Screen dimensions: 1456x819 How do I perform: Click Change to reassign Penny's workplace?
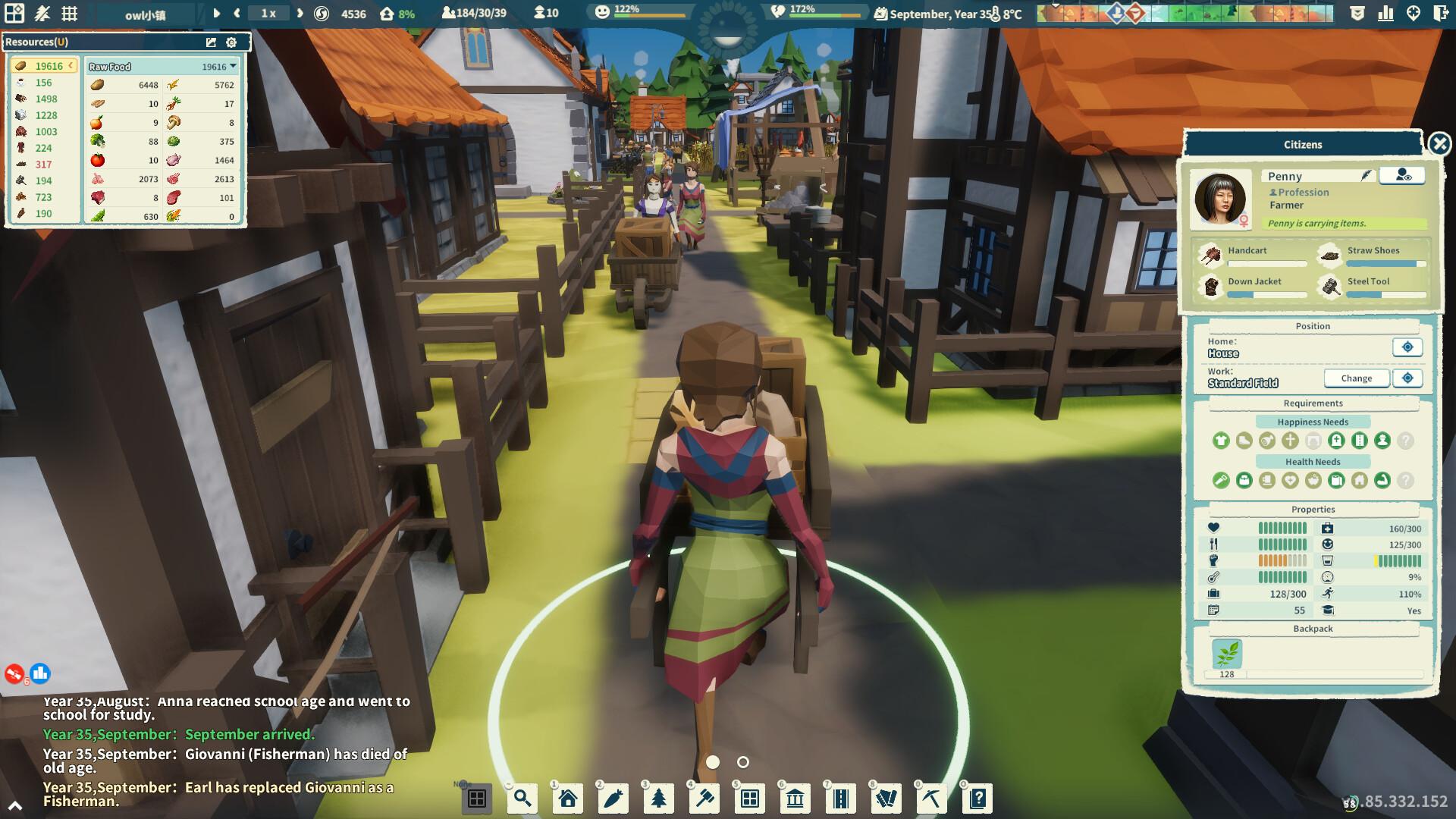(1357, 378)
